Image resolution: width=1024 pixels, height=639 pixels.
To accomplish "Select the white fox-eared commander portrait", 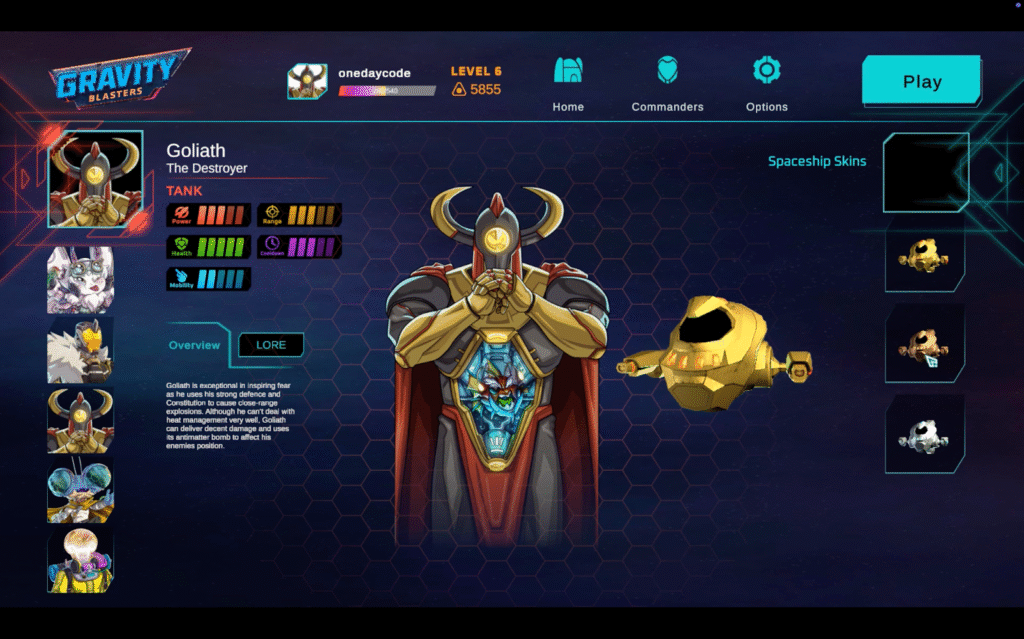I will coord(80,280).
